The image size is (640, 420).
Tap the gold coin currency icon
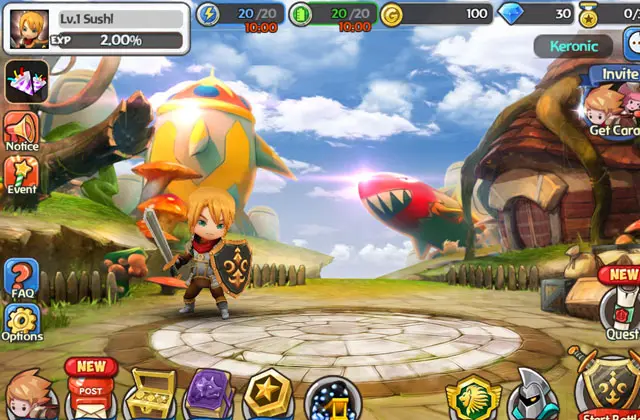point(392,14)
